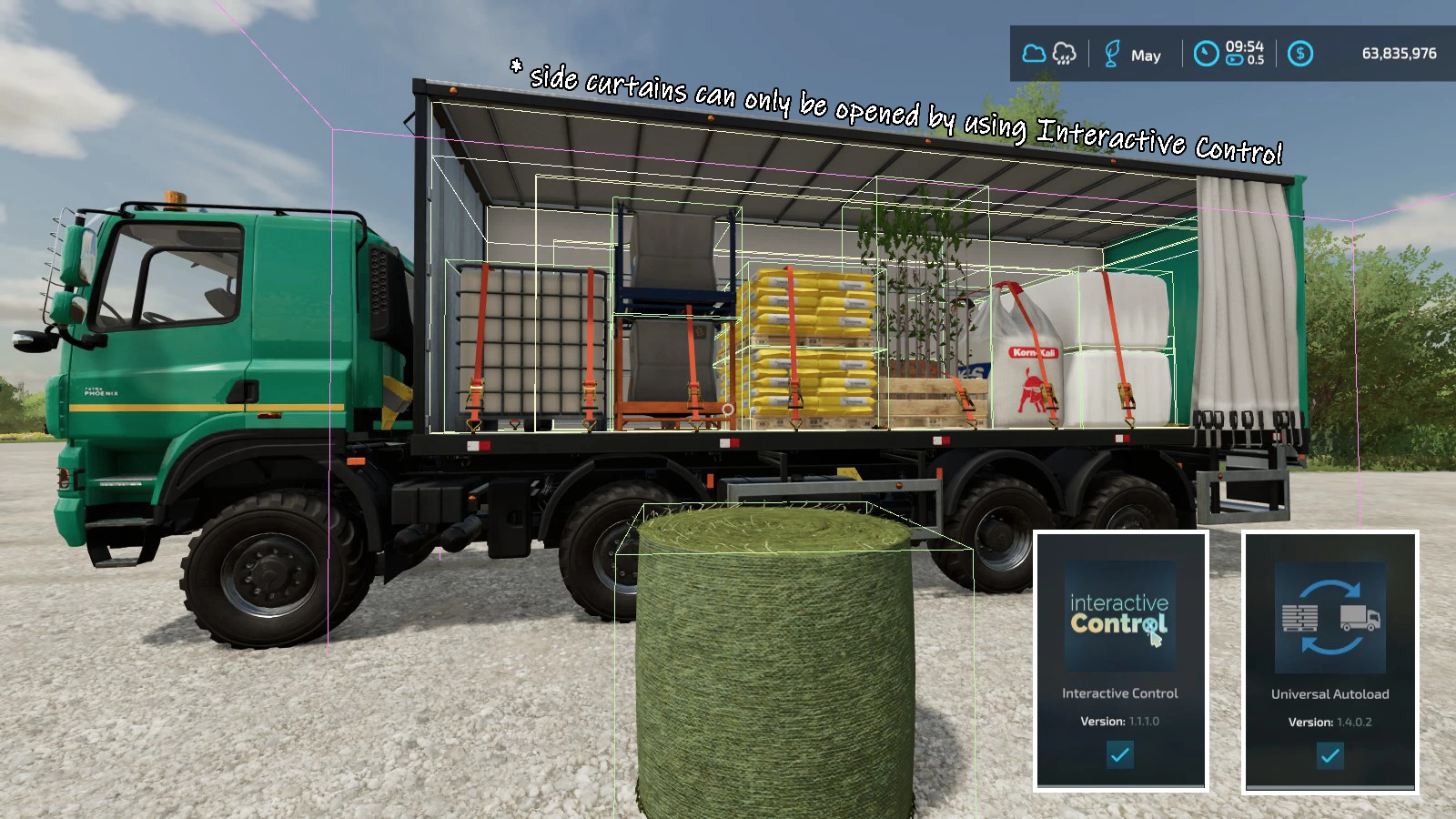
Task: Click the clock icon in the HUD
Action: click(x=1206, y=54)
